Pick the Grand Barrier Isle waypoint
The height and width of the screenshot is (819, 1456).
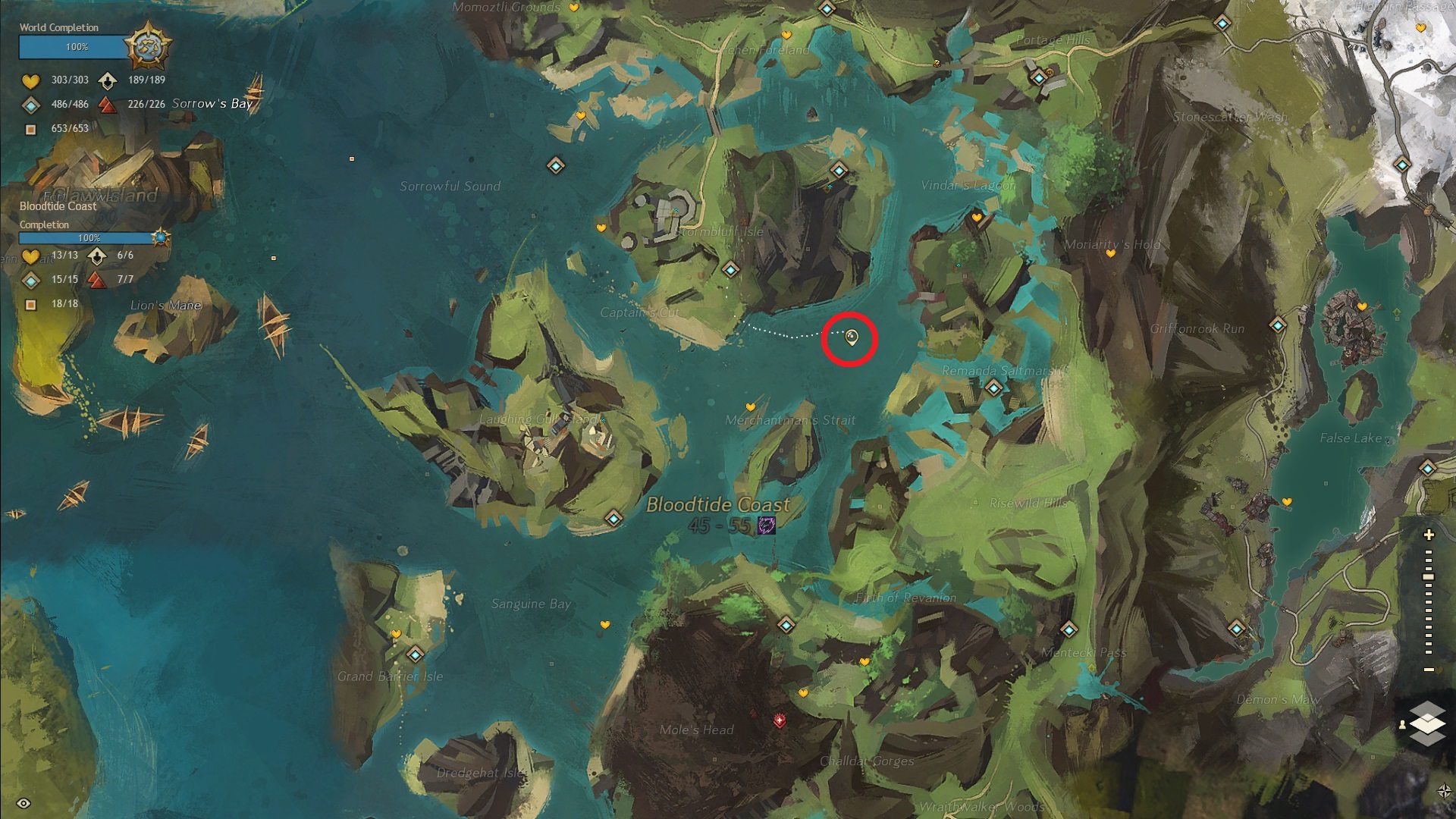click(x=415, y=654)
